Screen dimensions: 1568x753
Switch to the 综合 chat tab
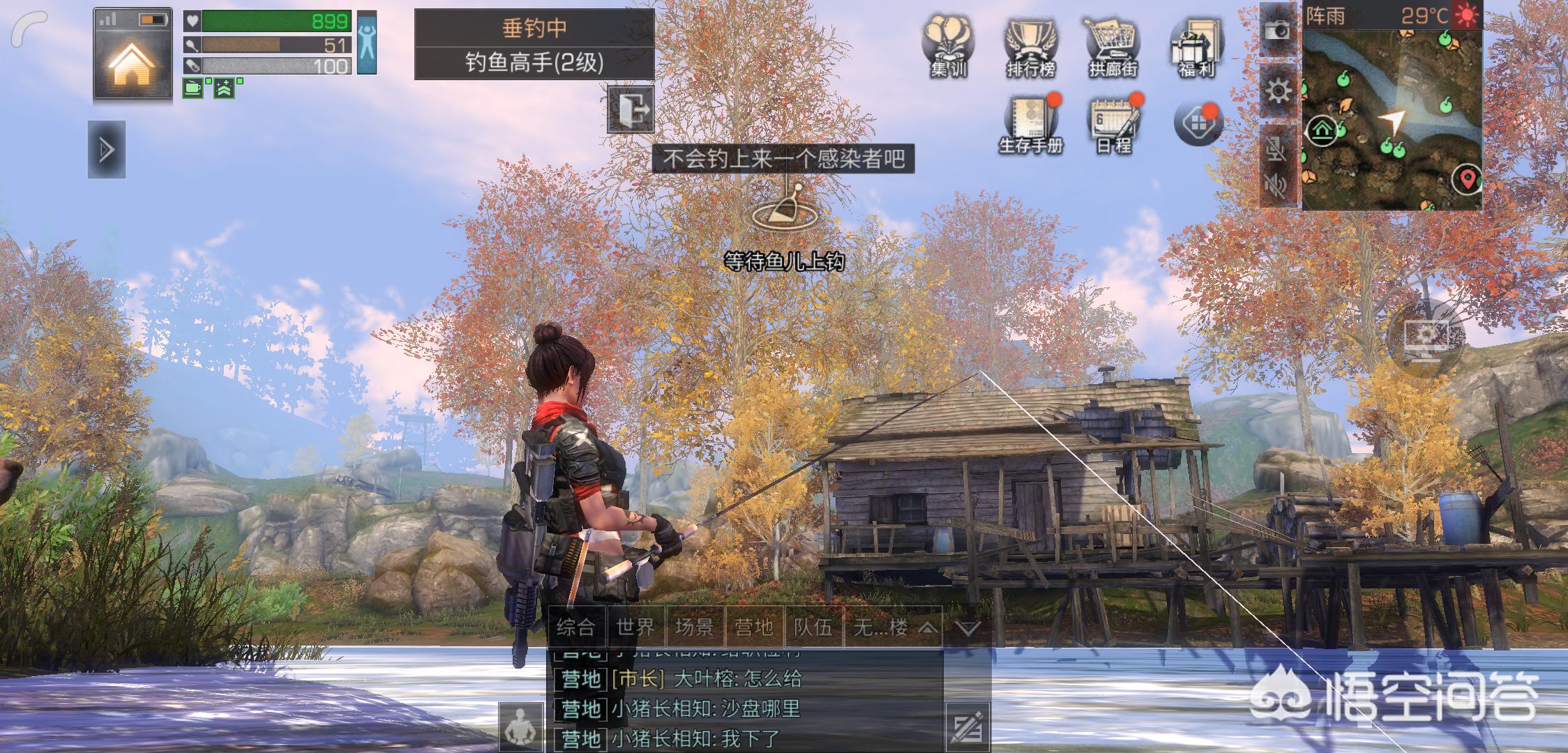[576, 627]
